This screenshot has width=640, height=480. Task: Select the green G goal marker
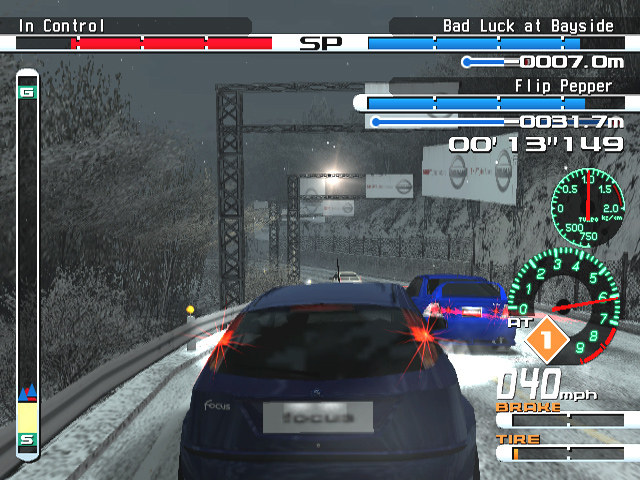tap(28, 93)
